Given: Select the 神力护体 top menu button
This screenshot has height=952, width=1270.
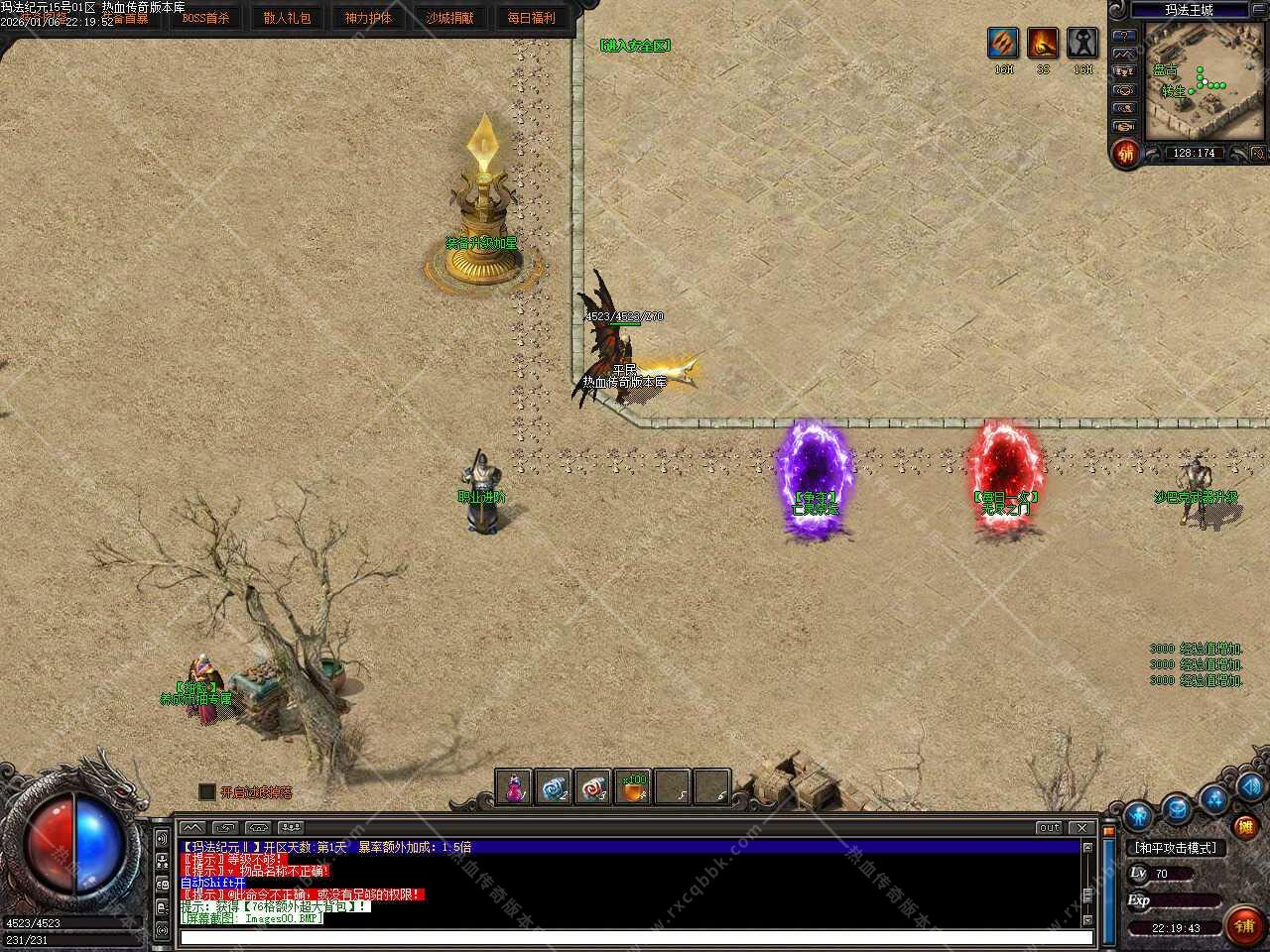Looking at the screenshot, I should pyautogui.click(x=368, y=18).
